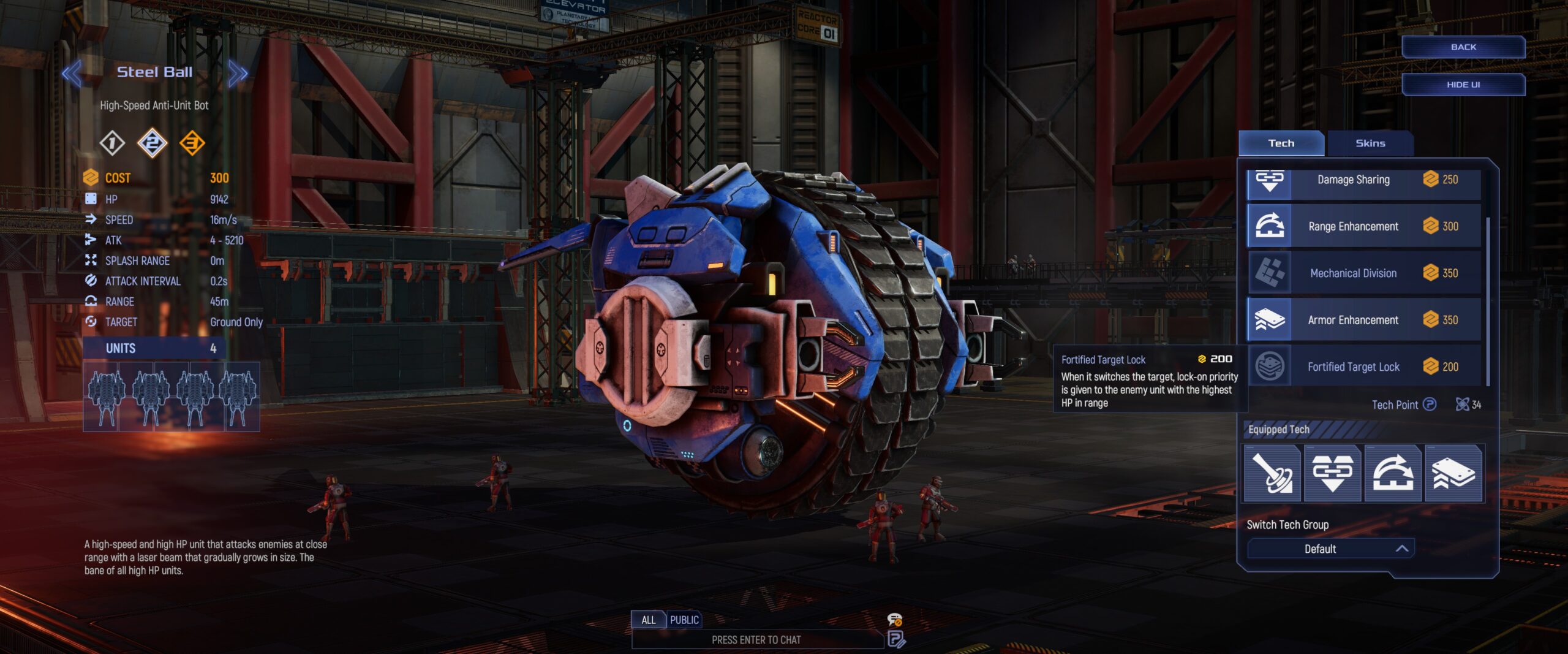The image size is (1568, 654).
Task: Select unit level 2 diamond
Action: [152, 143]
